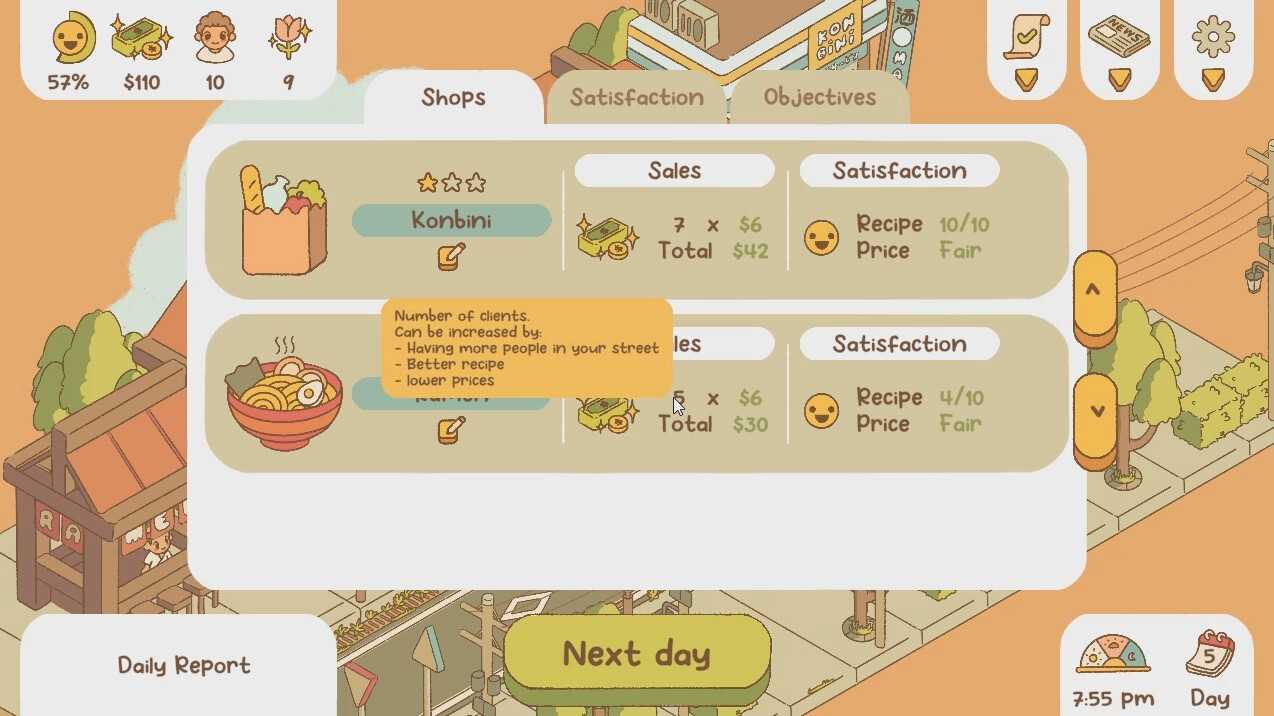Select the Konbini grocery bag thumbnail

pyautogui.click(x=284, y=220)
